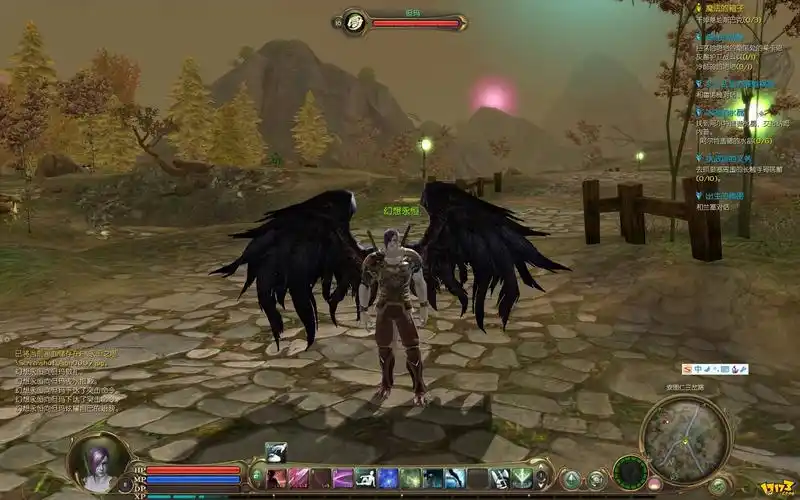Activate the white skill icon above the hotbar

pyautogui.click(x=277, y=452)
